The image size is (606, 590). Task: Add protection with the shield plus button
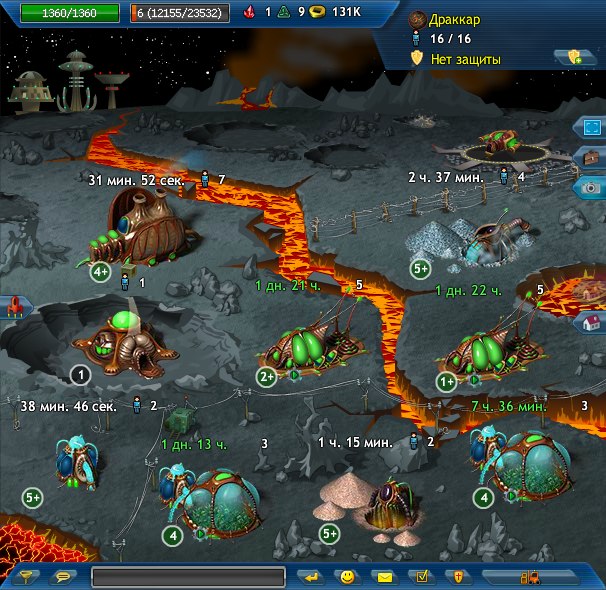(574, 58)
